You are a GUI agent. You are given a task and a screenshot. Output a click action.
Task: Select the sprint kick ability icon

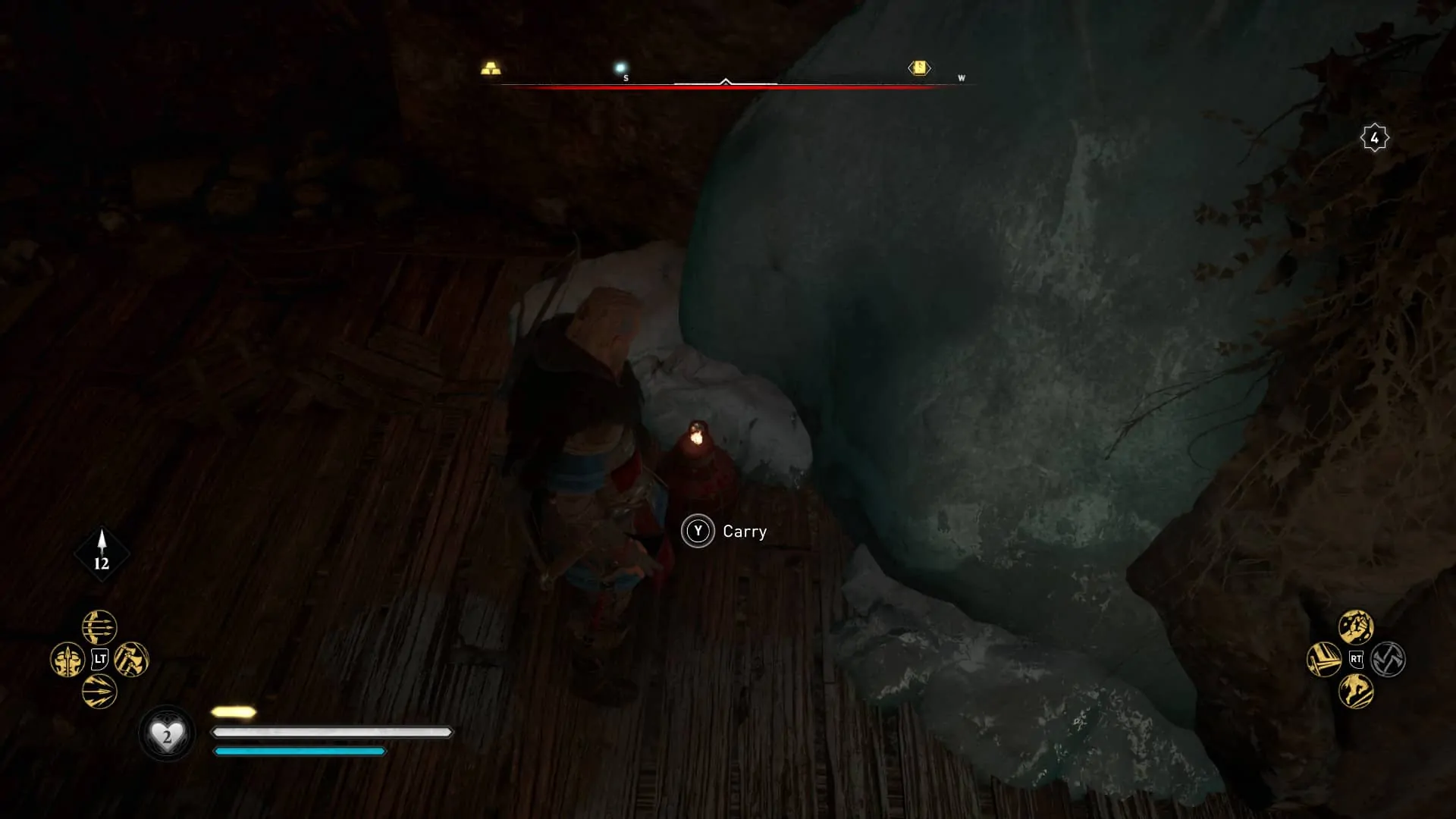pyautogui.click(x=1357, y=692)
